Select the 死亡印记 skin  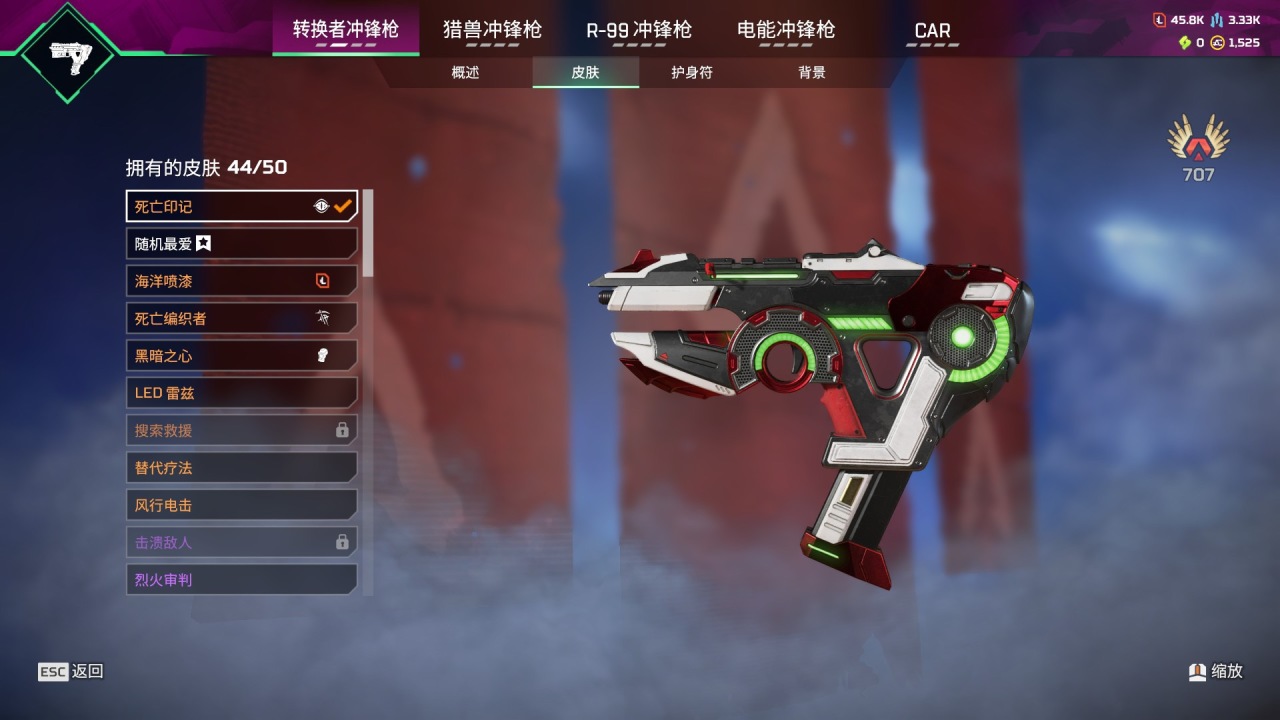[241, 206]
